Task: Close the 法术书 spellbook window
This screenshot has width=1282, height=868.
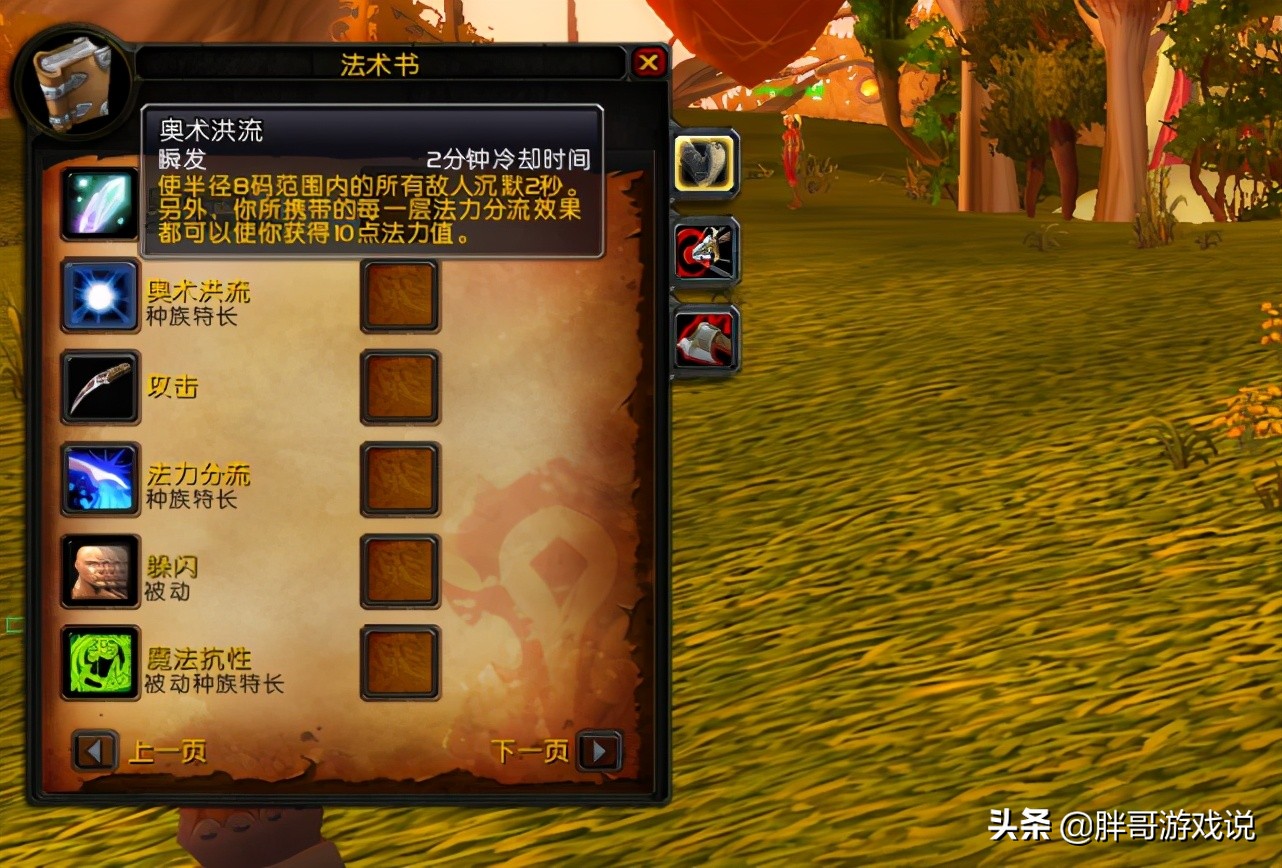Action: point(651,62)
